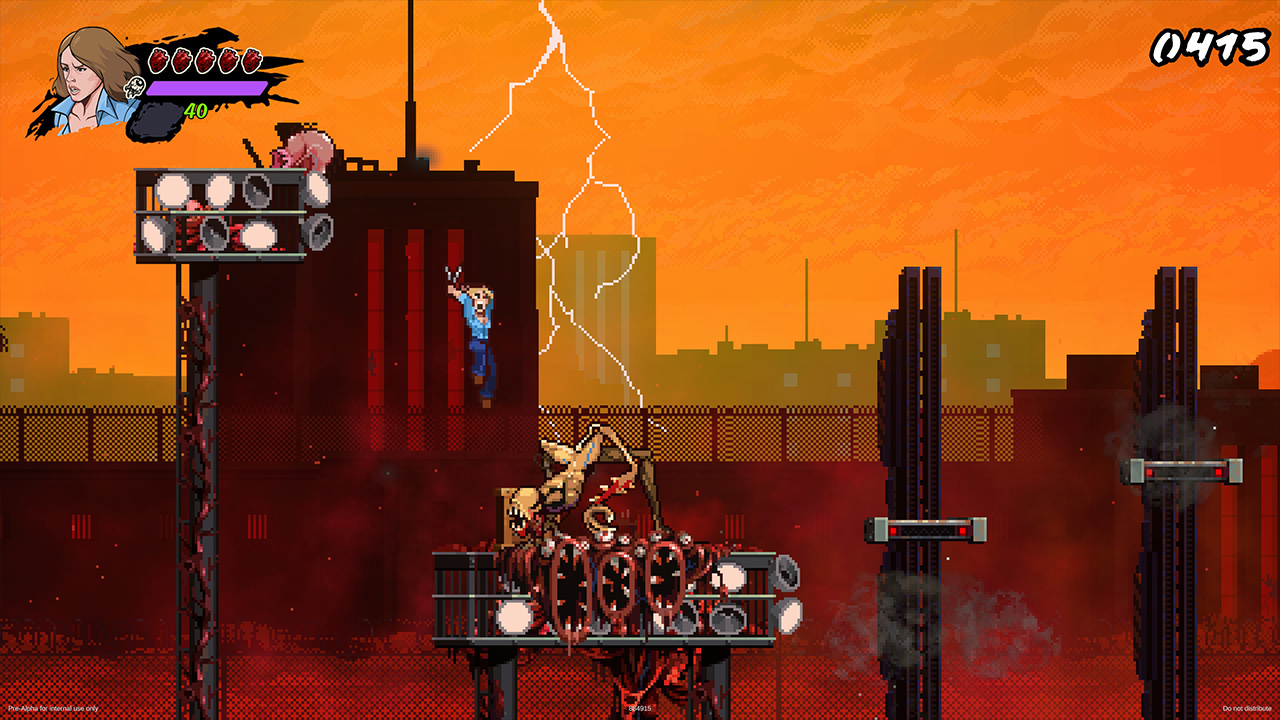
Task: Click the middle heart of the health row
Action: (206, 60)
